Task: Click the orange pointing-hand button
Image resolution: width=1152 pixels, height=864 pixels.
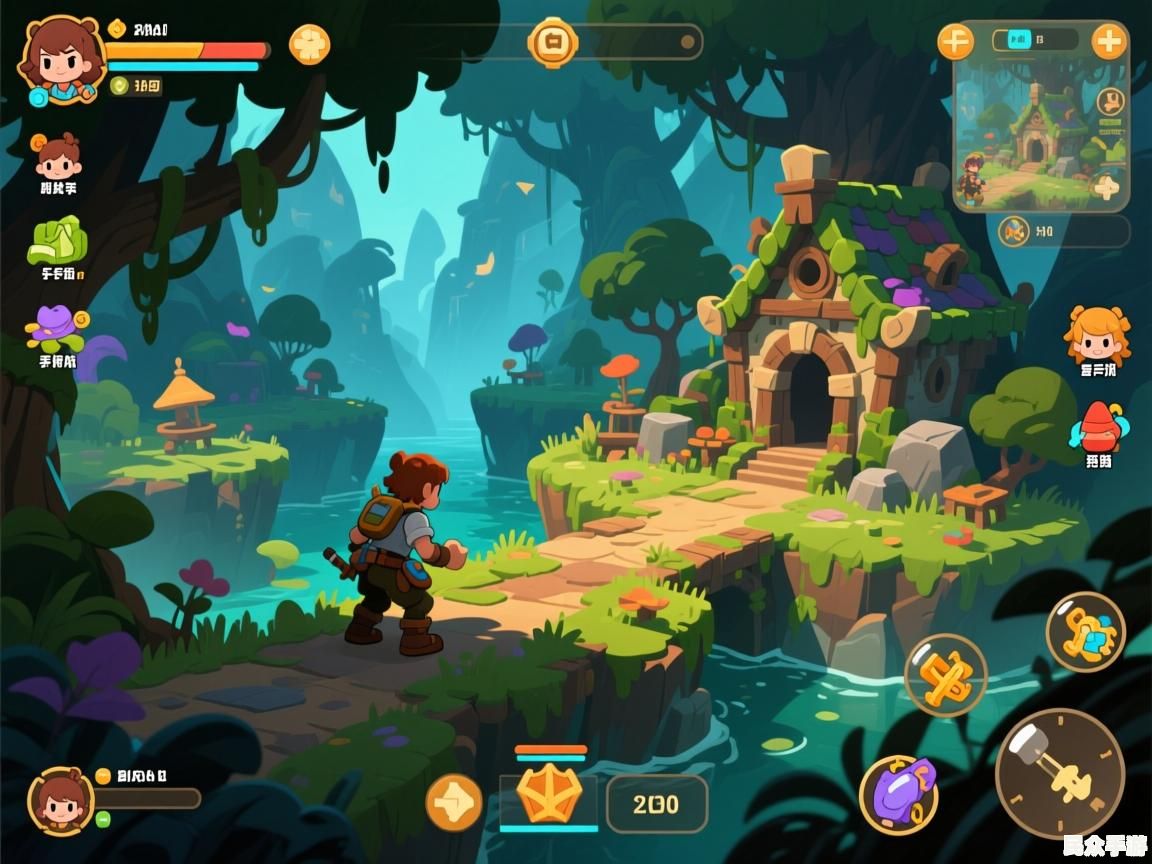Action: (454, 802)
